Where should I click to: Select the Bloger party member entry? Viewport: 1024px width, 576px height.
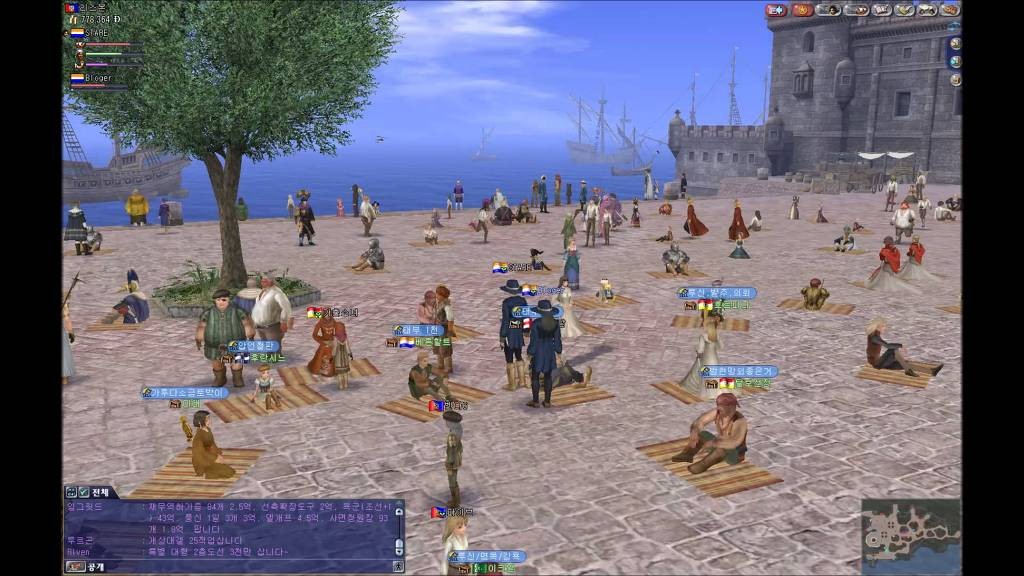coord(97,78)
